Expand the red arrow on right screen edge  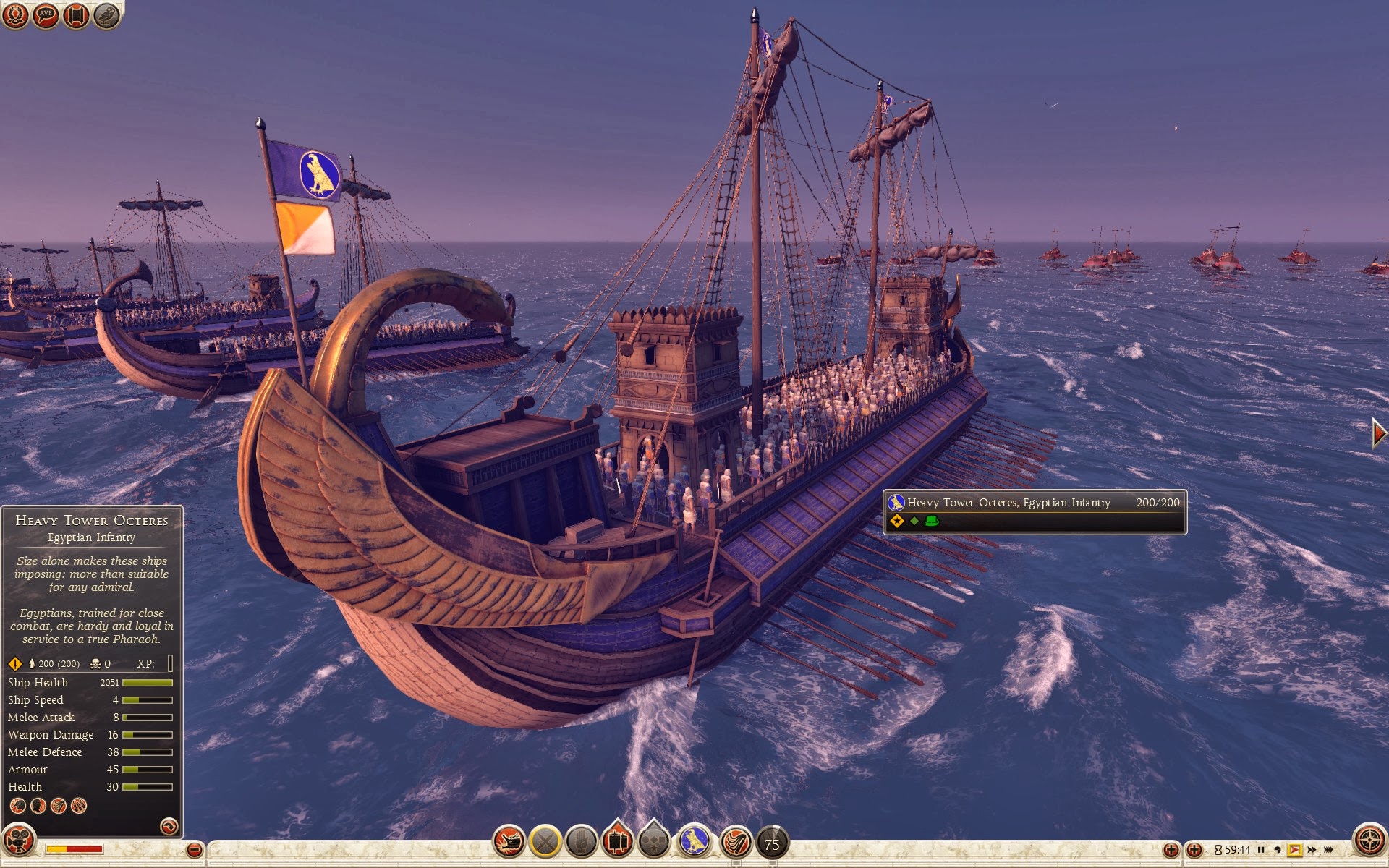[1379, 433]
